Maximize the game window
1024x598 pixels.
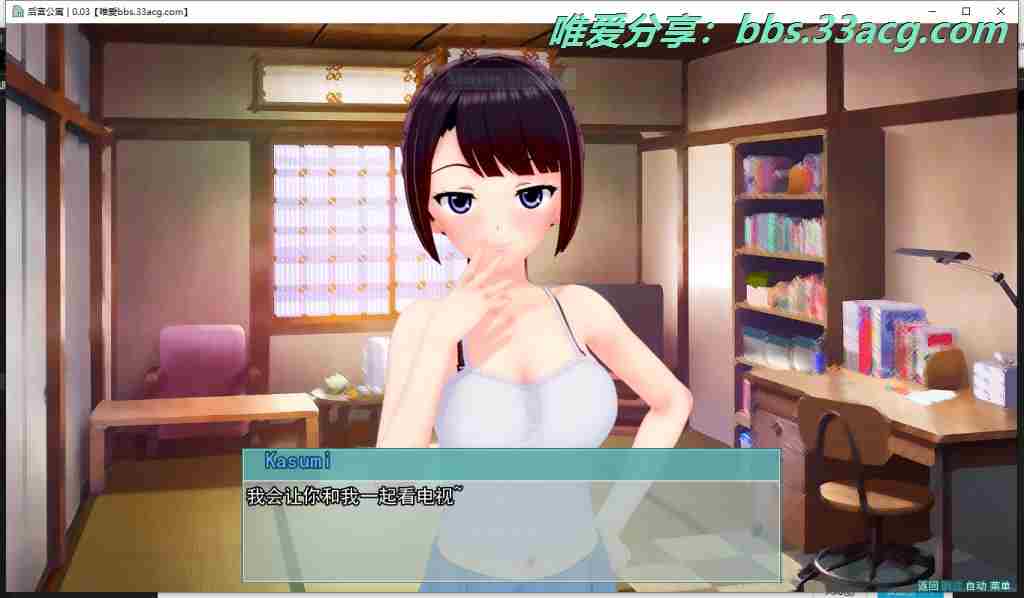point(966,11)
